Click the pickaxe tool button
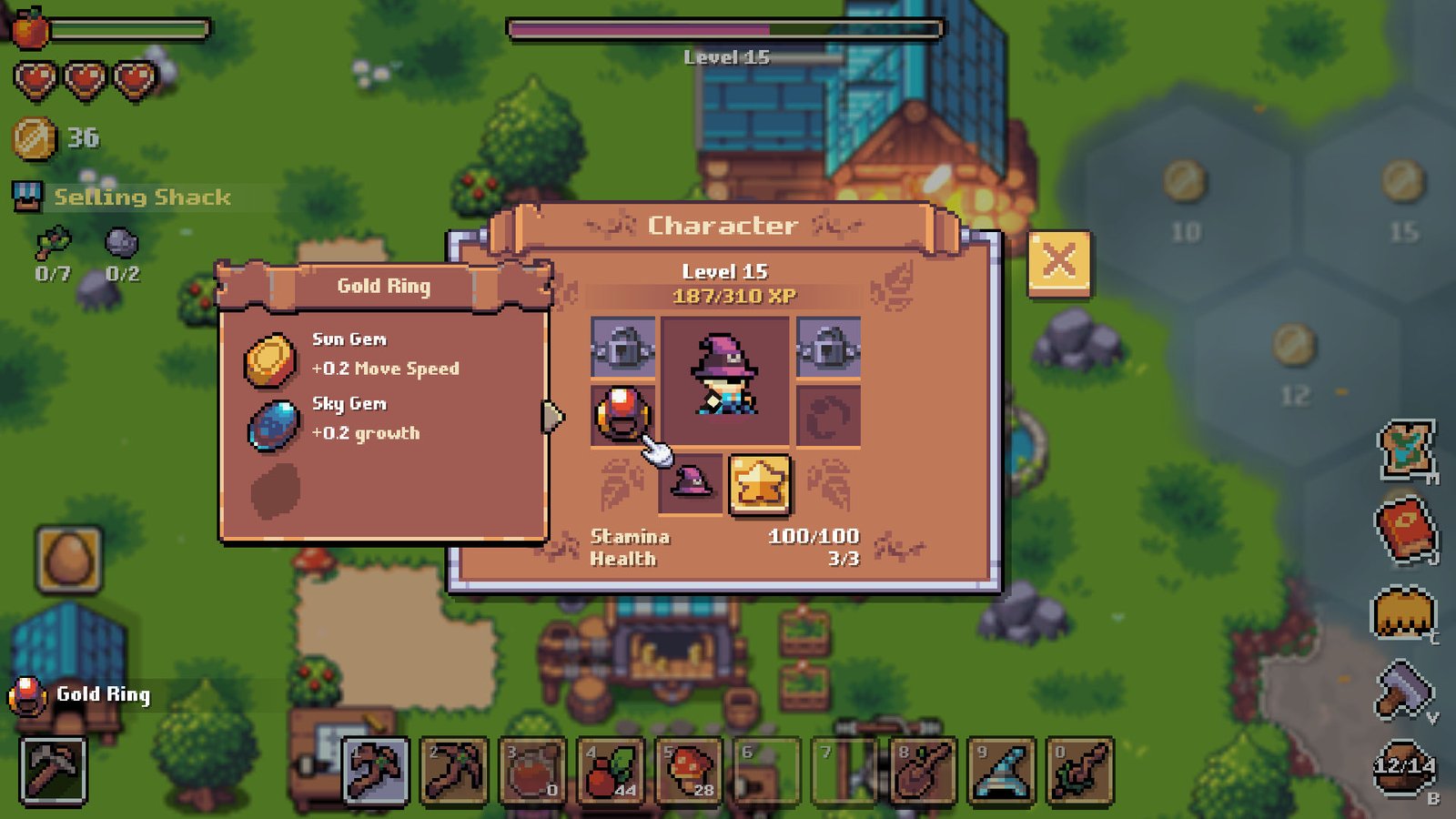 (x=54, y=771)
